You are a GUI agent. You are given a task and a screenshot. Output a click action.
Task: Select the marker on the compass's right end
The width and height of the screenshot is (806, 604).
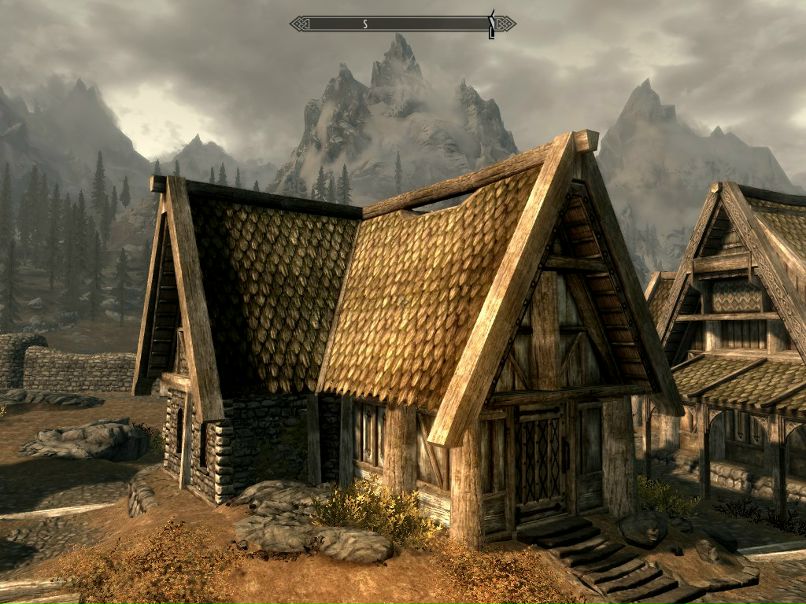(x=491, y=23)
